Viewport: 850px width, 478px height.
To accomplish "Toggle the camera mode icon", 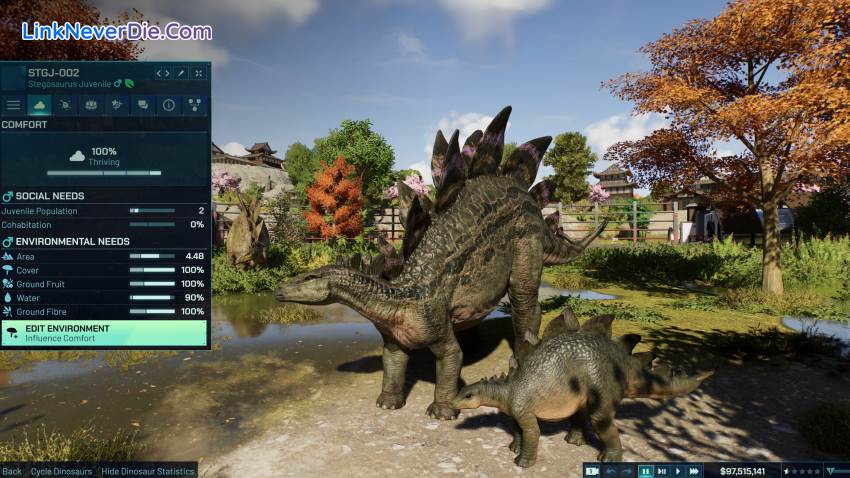I will 592,471.
